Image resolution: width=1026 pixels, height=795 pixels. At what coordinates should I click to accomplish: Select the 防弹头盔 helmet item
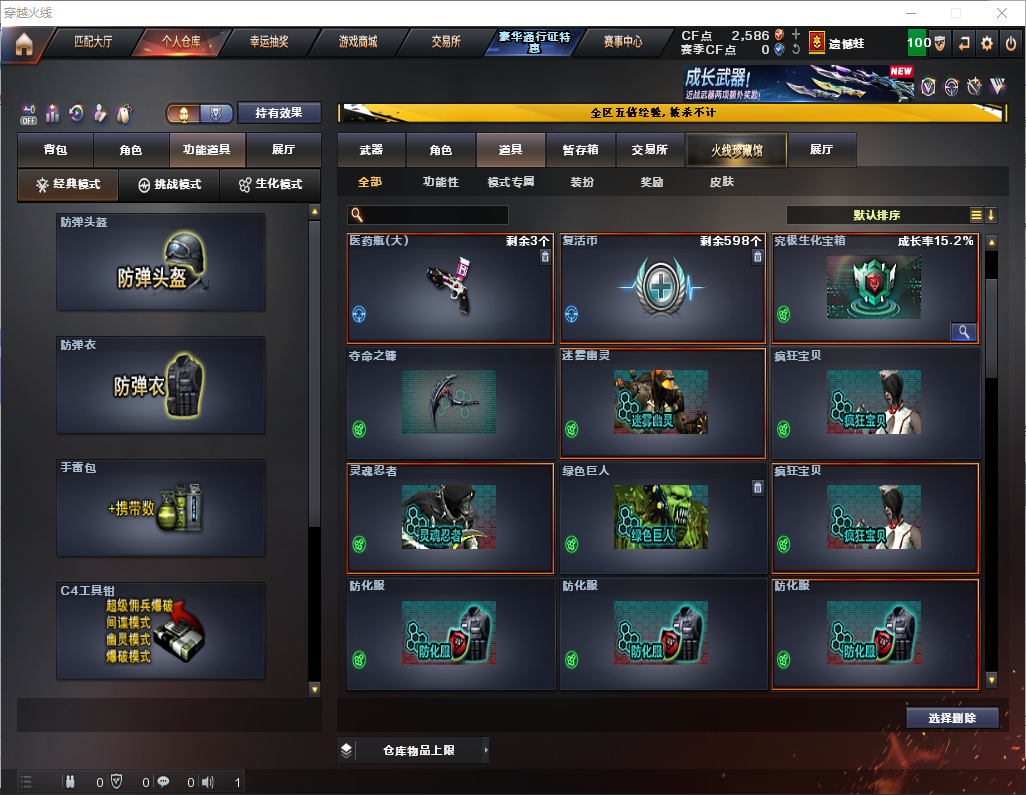click(x=161, y=262)
